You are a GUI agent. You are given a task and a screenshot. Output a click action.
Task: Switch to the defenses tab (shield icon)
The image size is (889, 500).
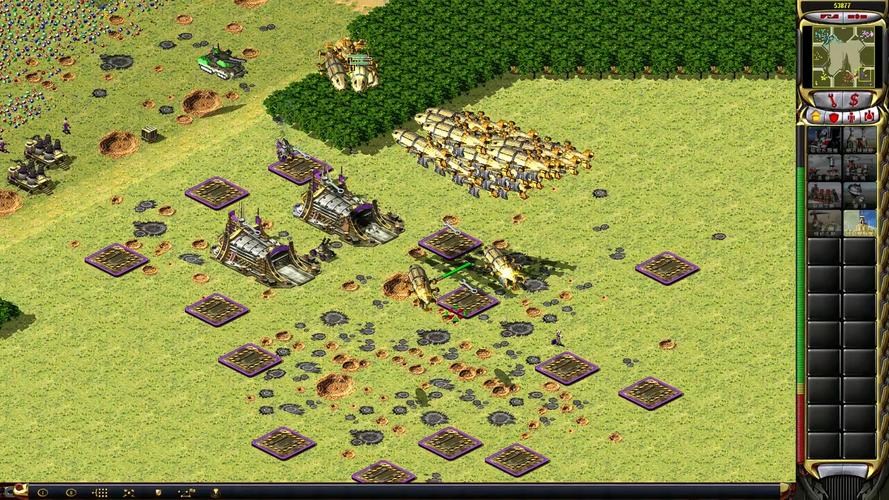[x=832, y=117]
